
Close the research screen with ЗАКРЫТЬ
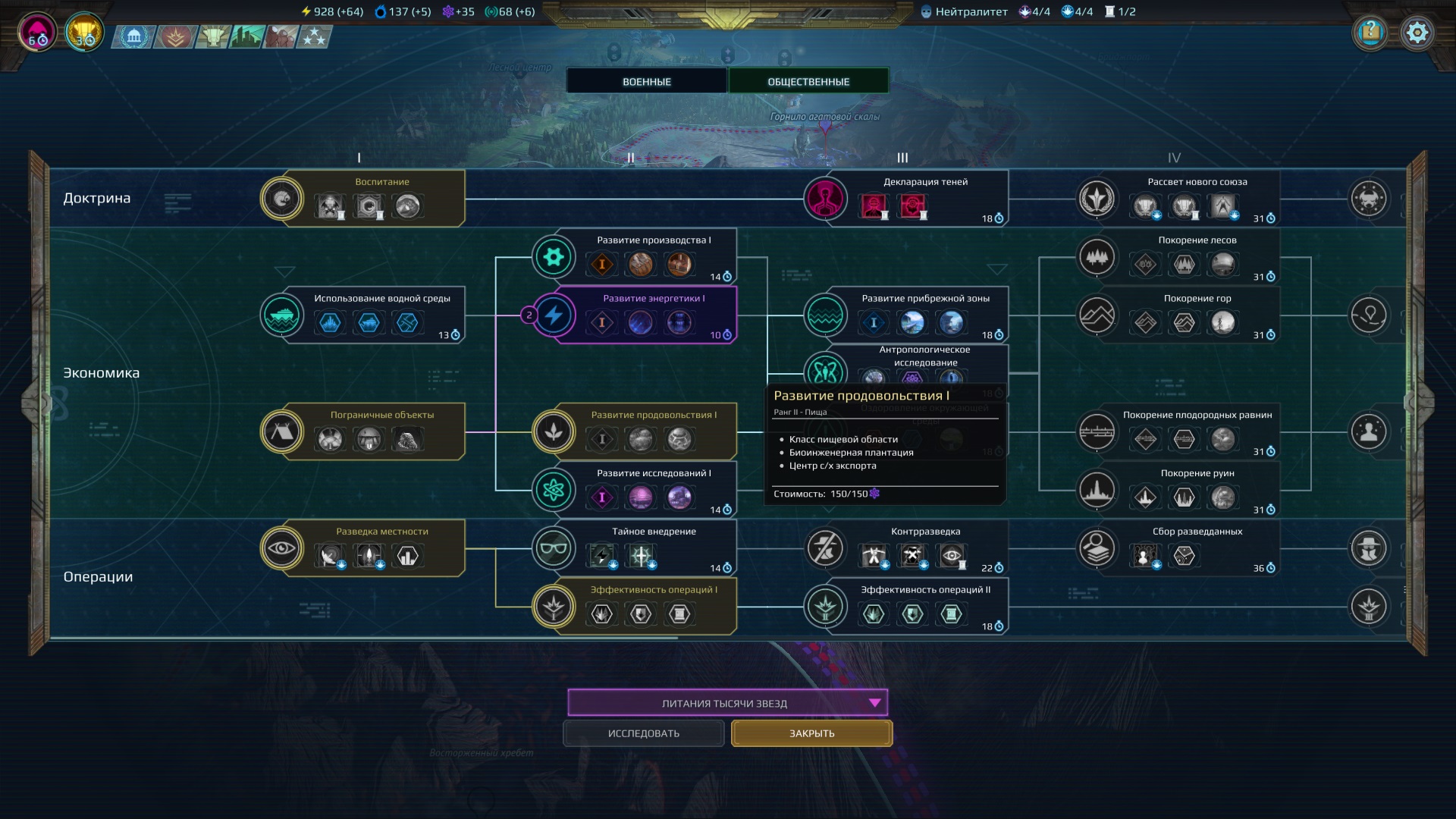click(811, 733)
